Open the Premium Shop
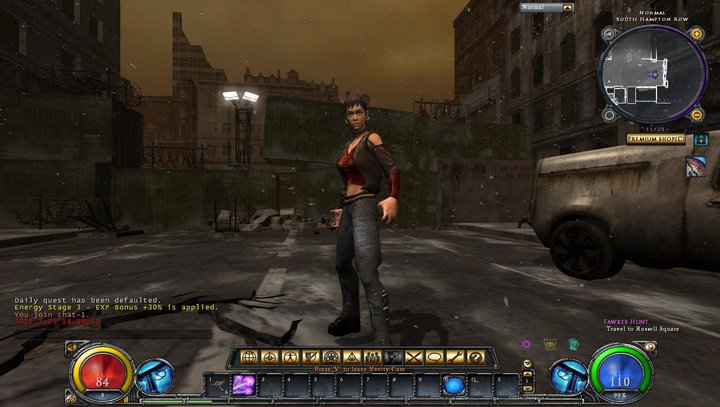The height and width of the screenshot is (407, 720). pos(656,139)
